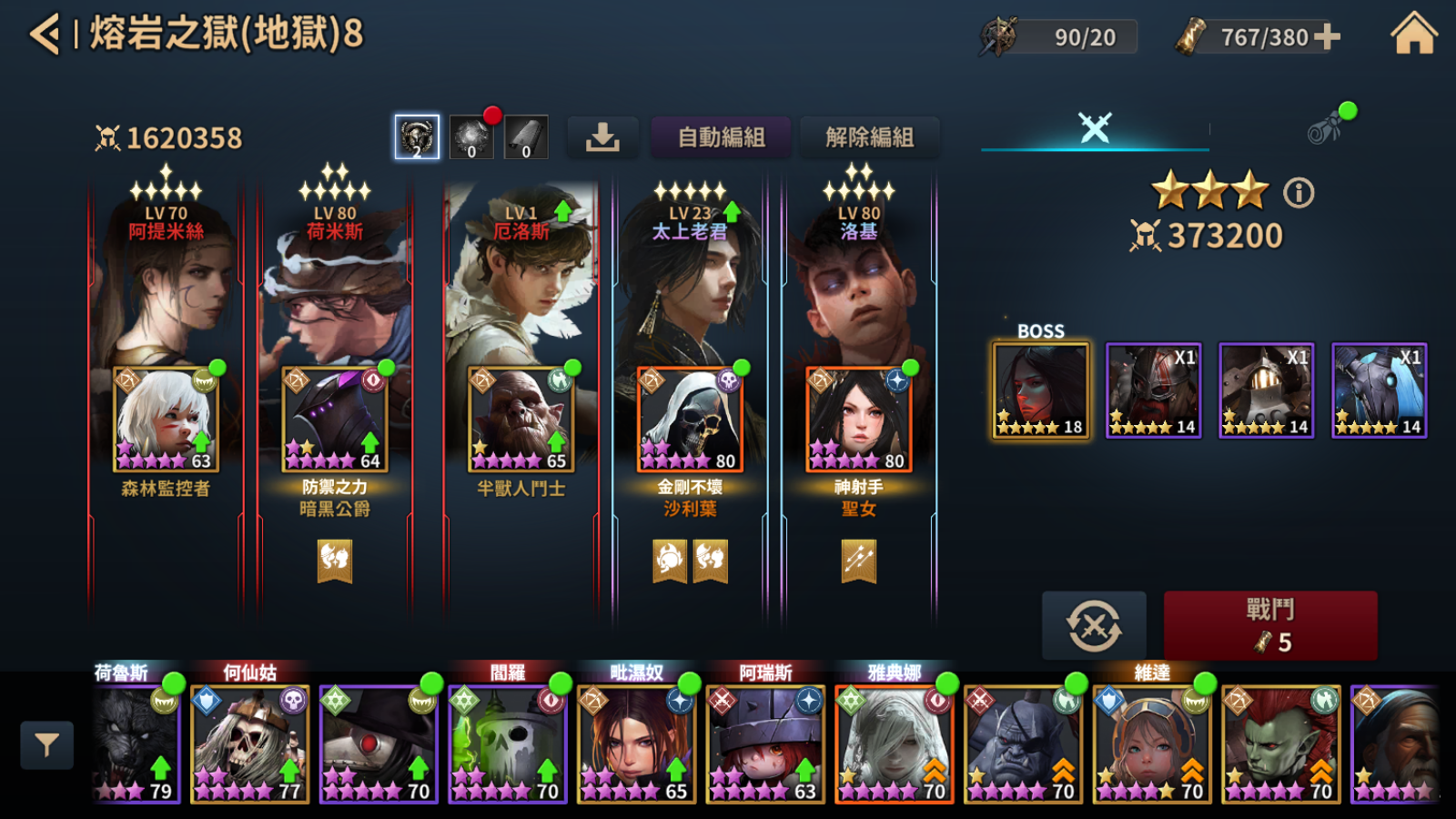Switch to the crossed swords tab
This screenshot has height=819, width=1456.
tap(1095, 127)
